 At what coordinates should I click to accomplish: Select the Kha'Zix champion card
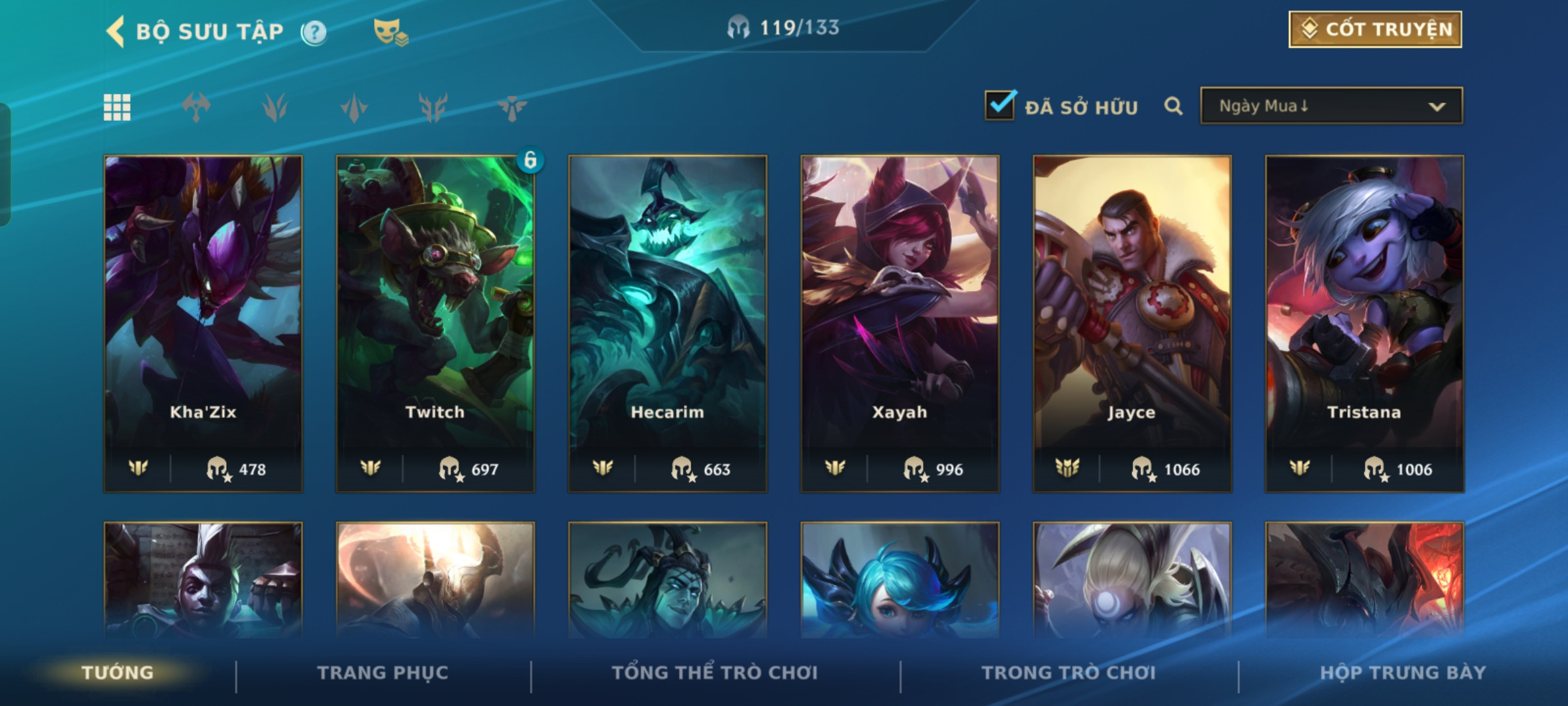click(x=203, y=323)
